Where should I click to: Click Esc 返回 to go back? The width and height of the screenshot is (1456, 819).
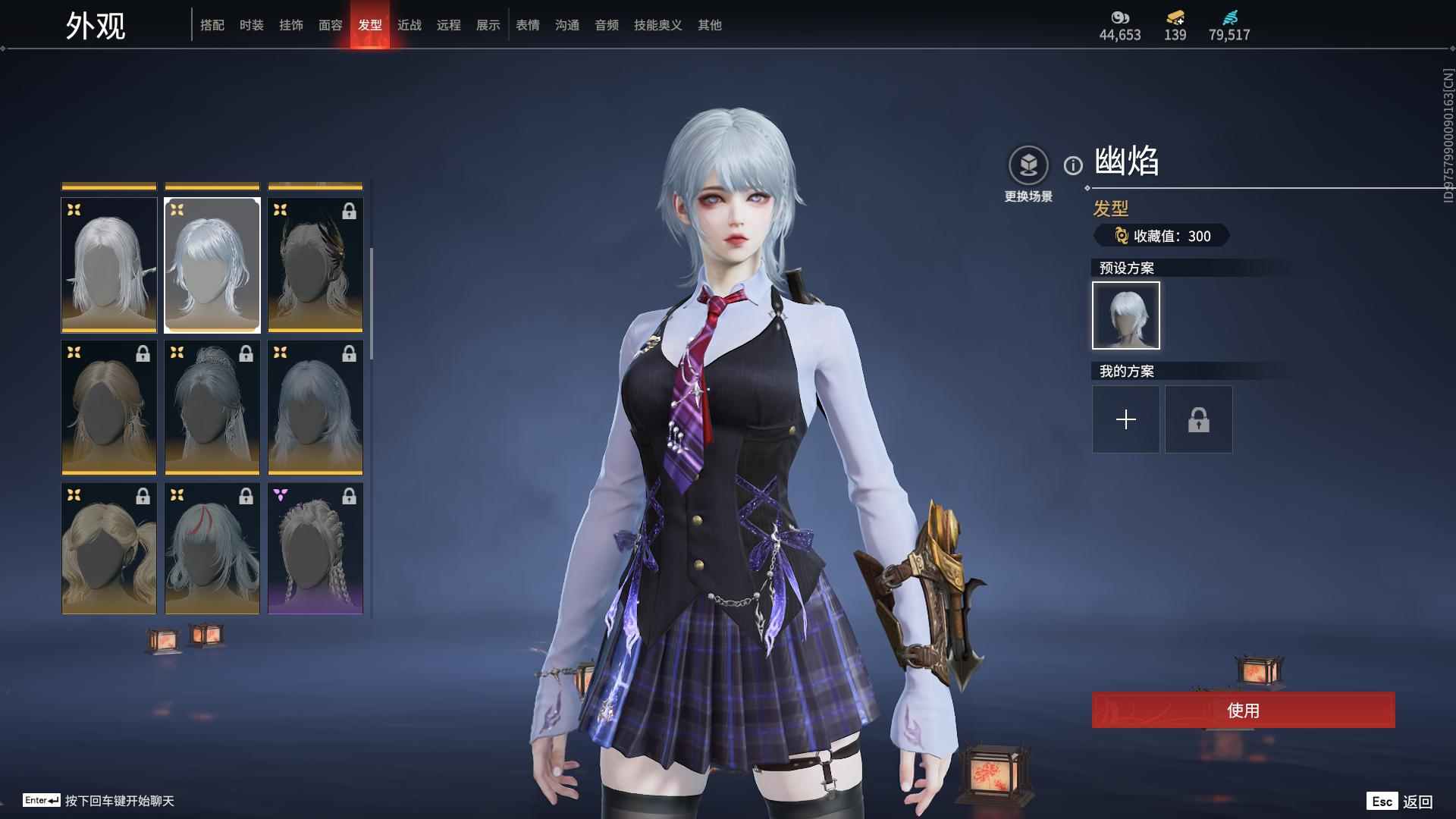(x=1399, y=800)
